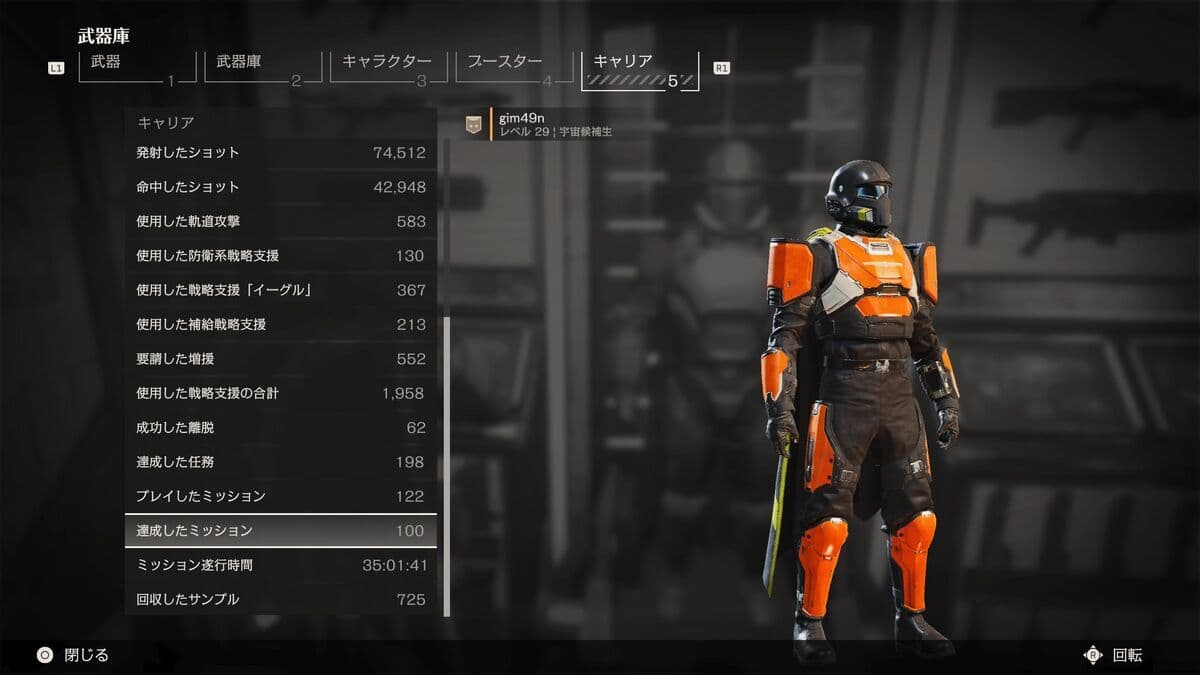The image size is (1200, 675).
Task: Choose the ミッション遂行時間 row
Action: point(281,565)
